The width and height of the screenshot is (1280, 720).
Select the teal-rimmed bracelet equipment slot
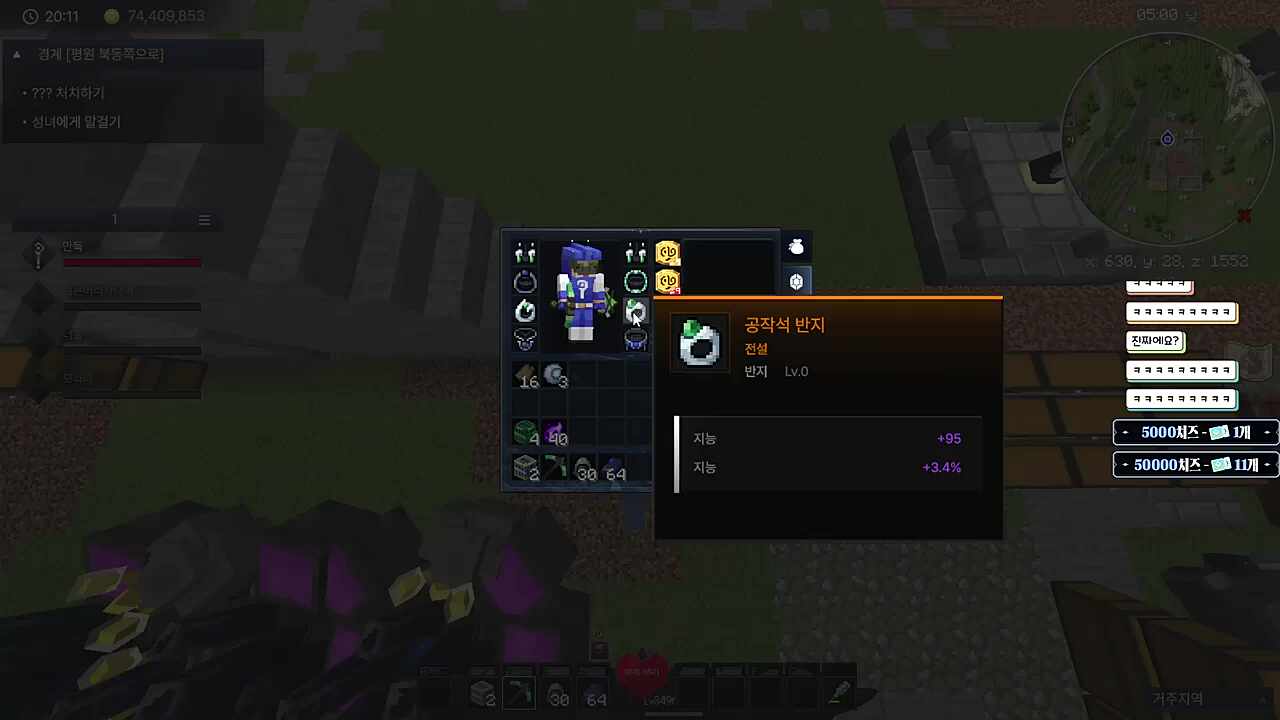[635, 282]
